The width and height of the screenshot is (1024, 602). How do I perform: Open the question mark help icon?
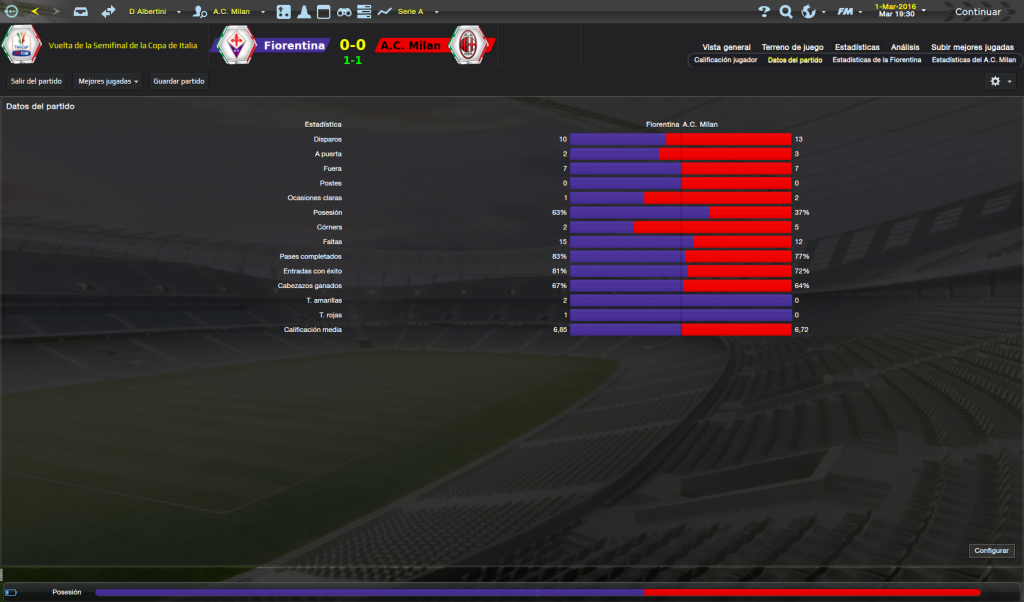point(764,12)
